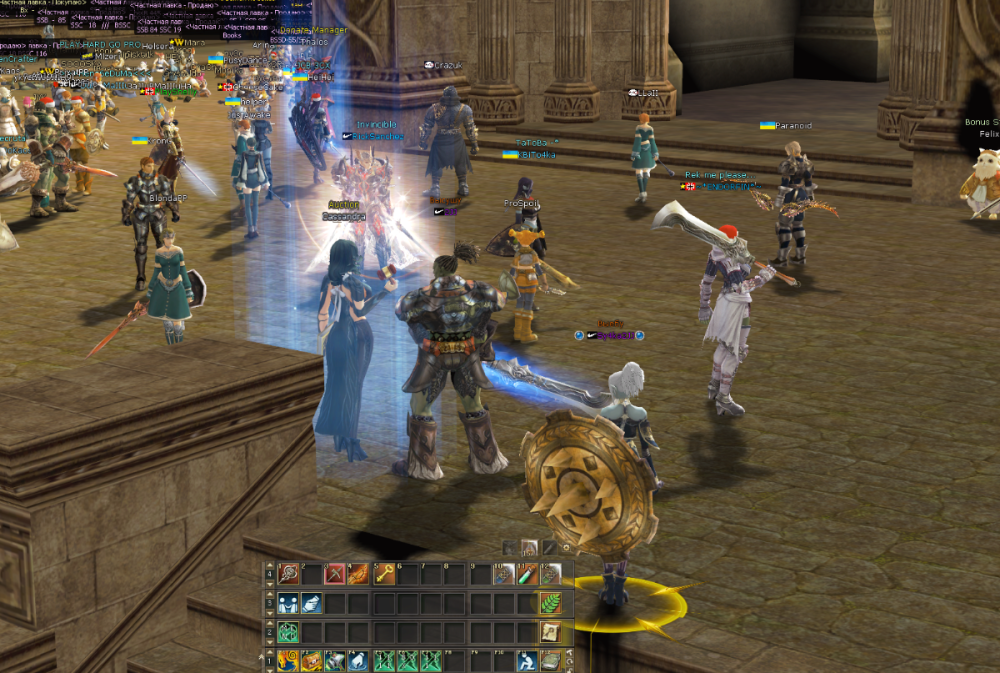The image size is (1000, 673).
Task: Open the green book icon in slot F12
Action: click(x=551, y=661)
